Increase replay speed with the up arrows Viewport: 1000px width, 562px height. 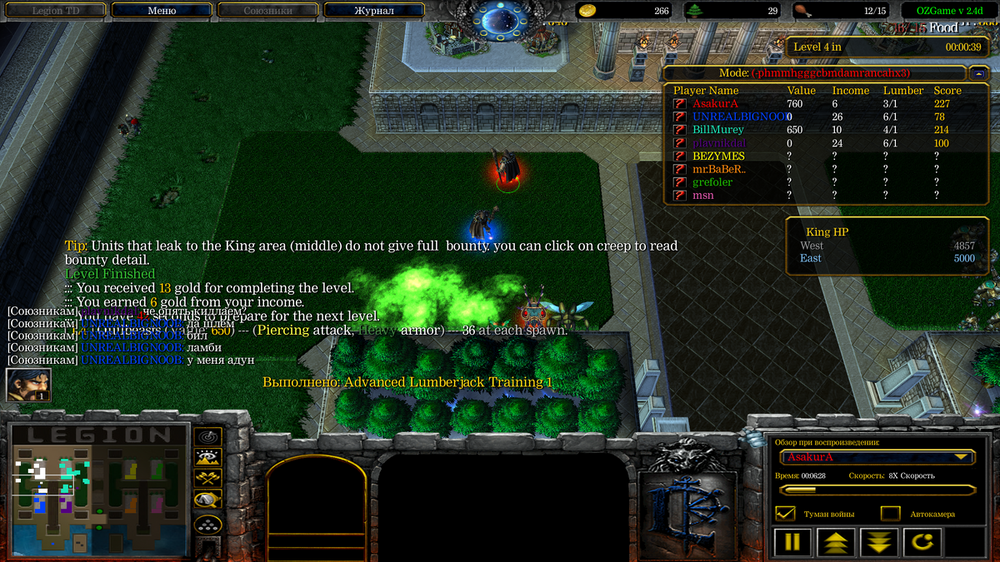tap(835, 543)
